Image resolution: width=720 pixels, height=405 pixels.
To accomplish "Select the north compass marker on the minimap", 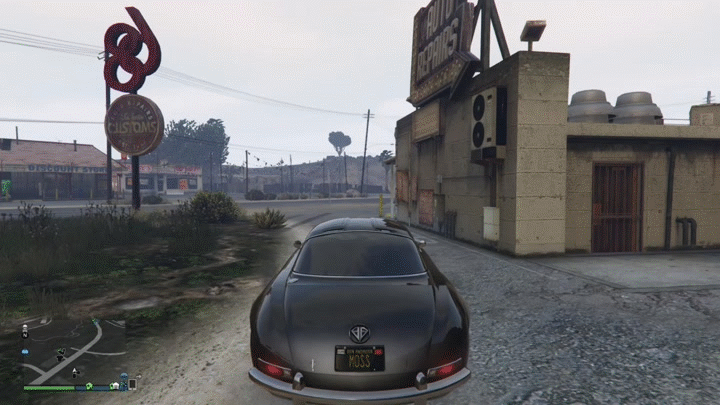I will tap(25, 335).
